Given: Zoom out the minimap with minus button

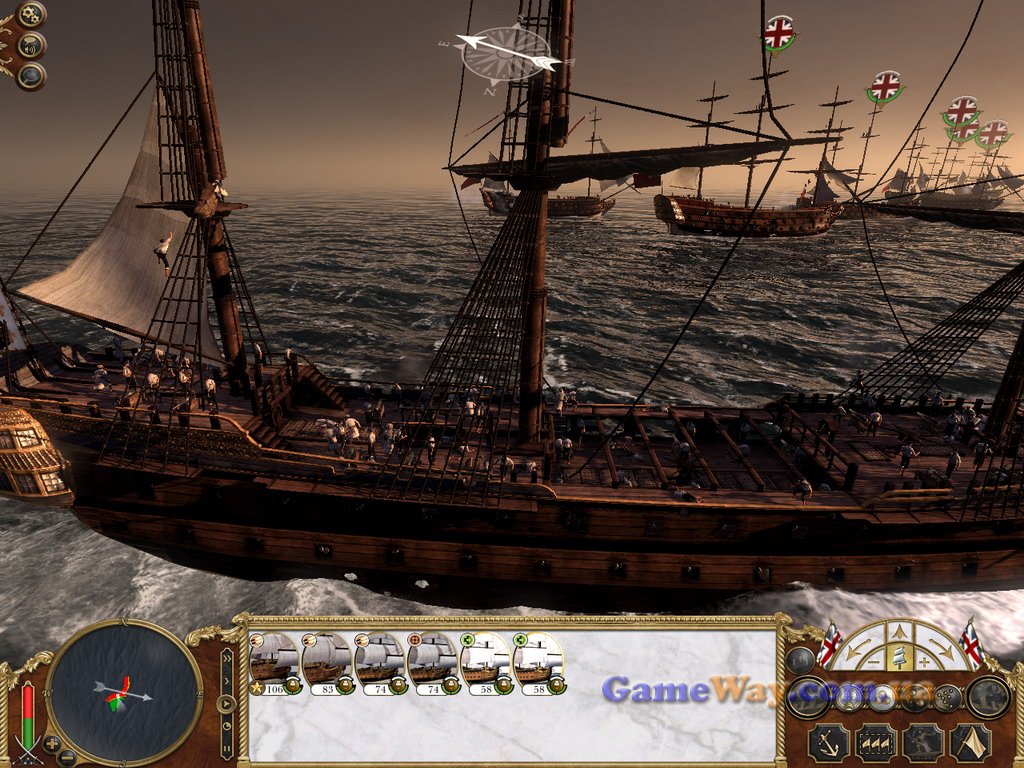Looking at the screenshot, I should [x=66, y=757].
